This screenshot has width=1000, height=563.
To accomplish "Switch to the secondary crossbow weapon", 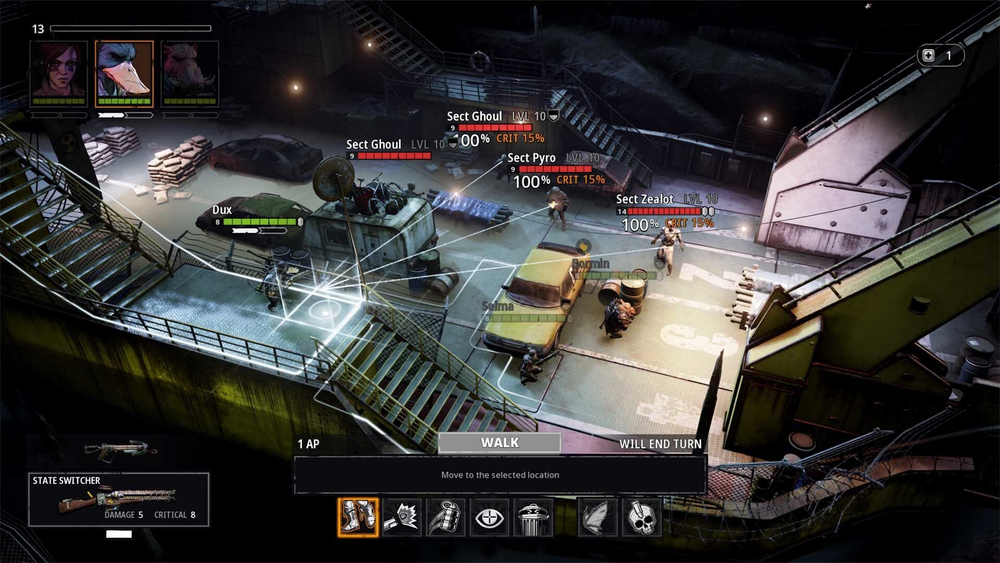I will 120,450.
